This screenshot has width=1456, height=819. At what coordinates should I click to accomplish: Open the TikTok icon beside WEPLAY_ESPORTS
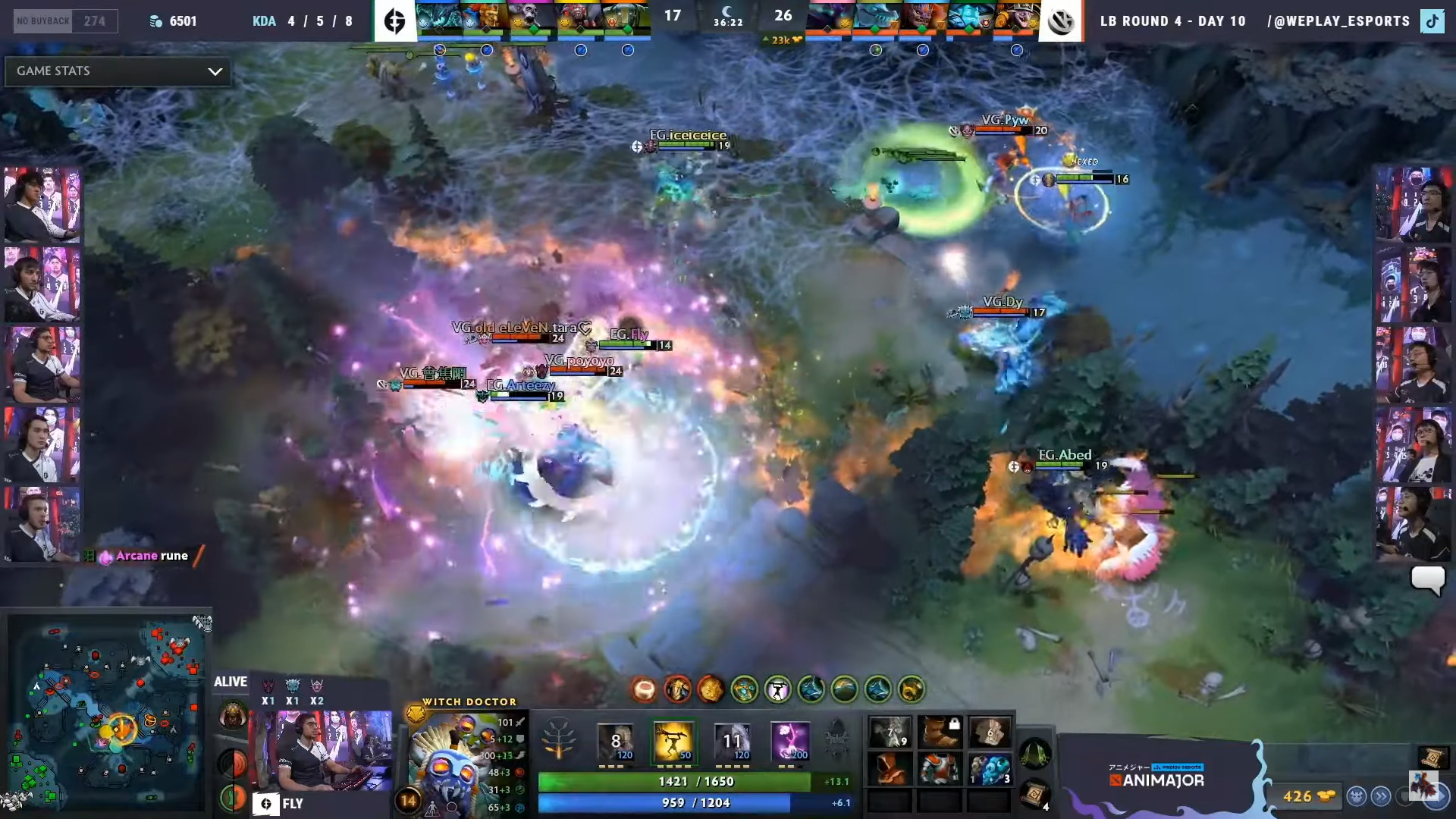coord(1432,21)
